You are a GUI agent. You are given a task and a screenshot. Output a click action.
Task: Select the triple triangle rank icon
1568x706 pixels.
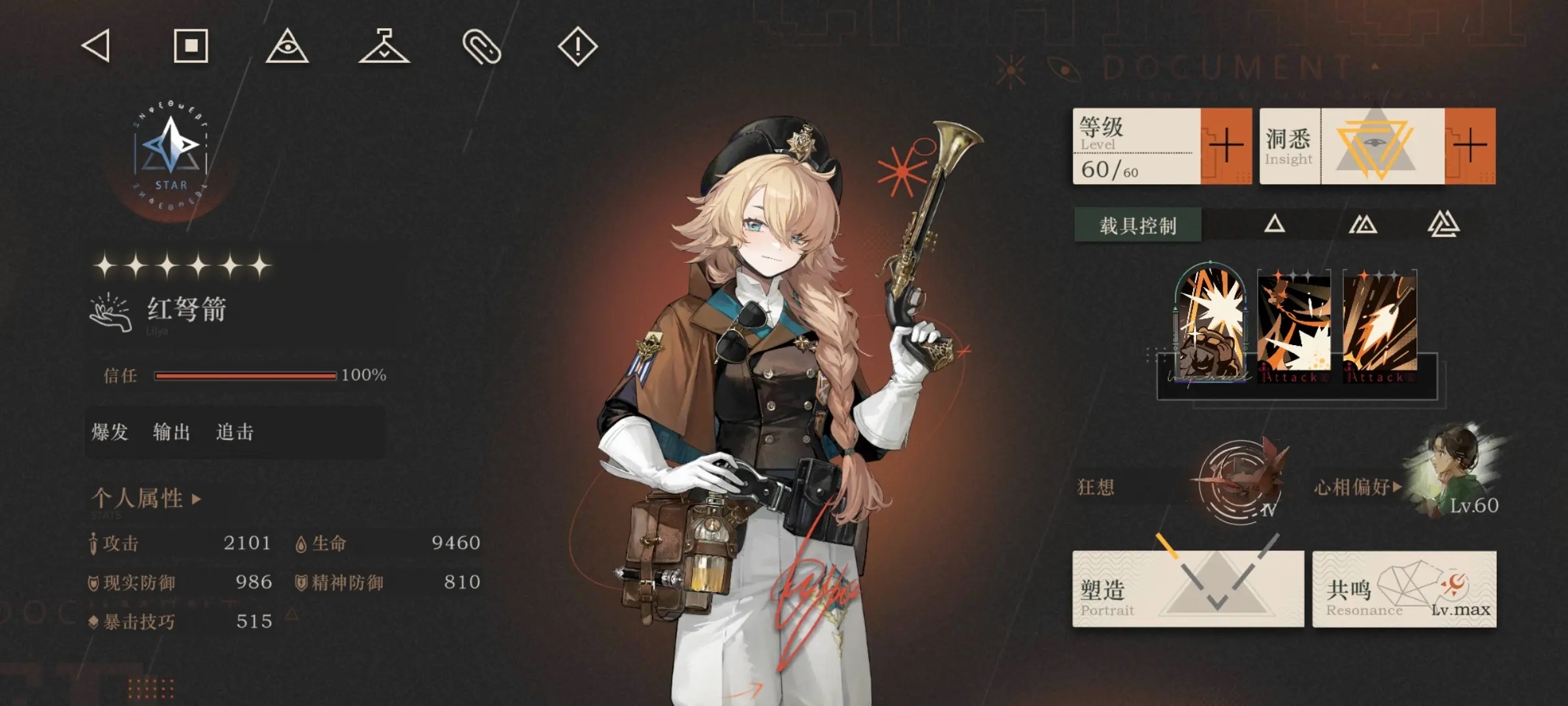click(x=1443, y=225)
